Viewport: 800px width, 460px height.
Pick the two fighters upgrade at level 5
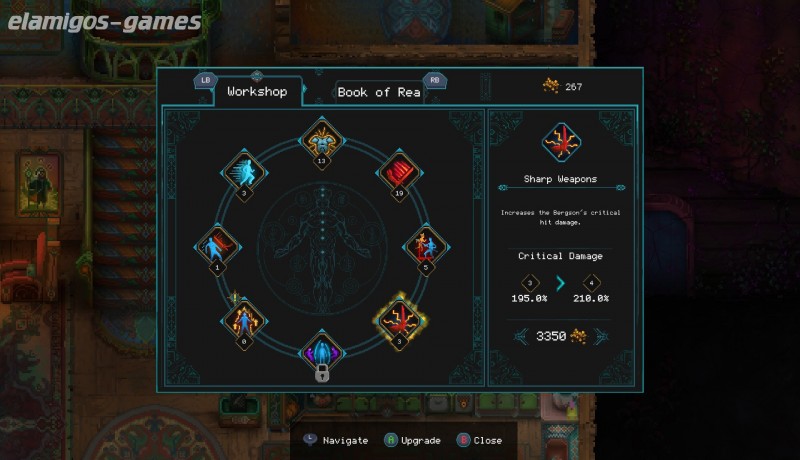tap(427, 246)
